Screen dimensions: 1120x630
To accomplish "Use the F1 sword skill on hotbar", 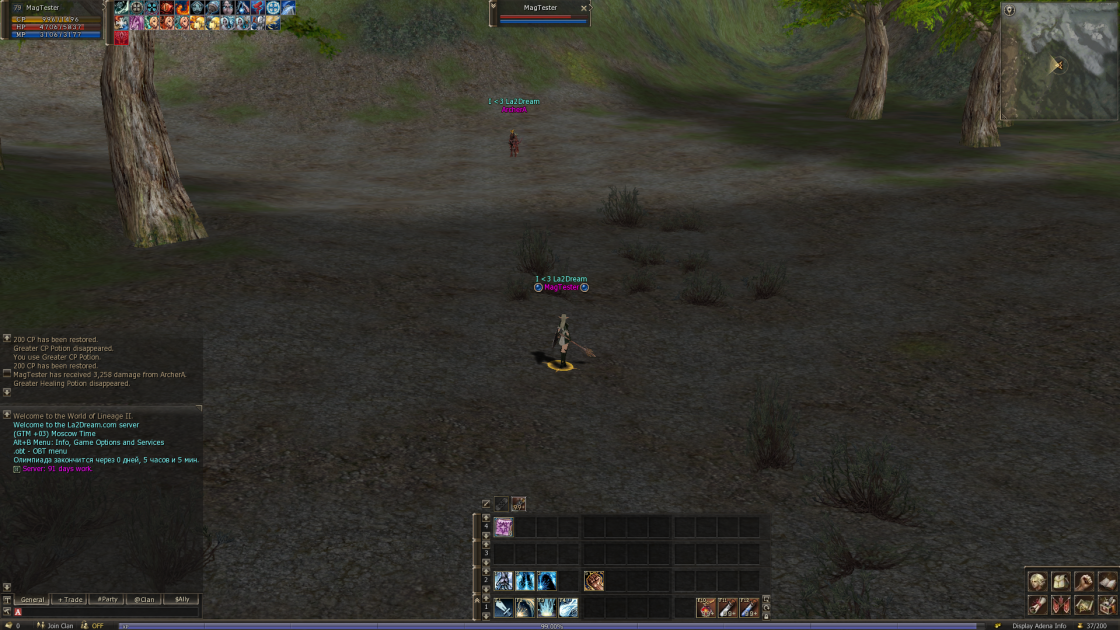I will [x=503, y=607].
